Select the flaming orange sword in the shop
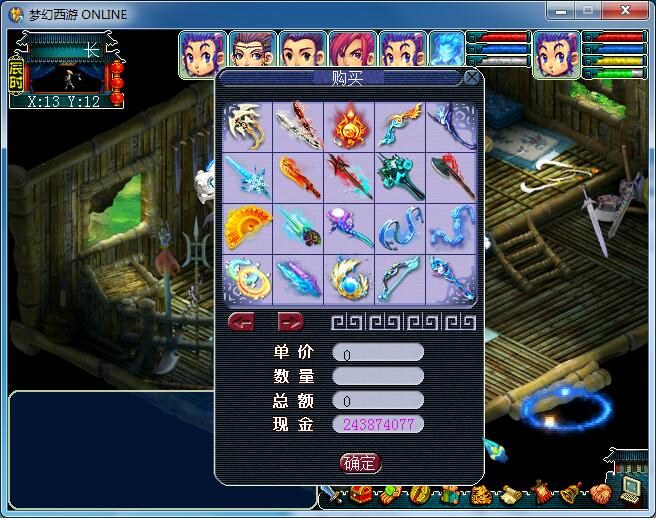 pos(299,177)
